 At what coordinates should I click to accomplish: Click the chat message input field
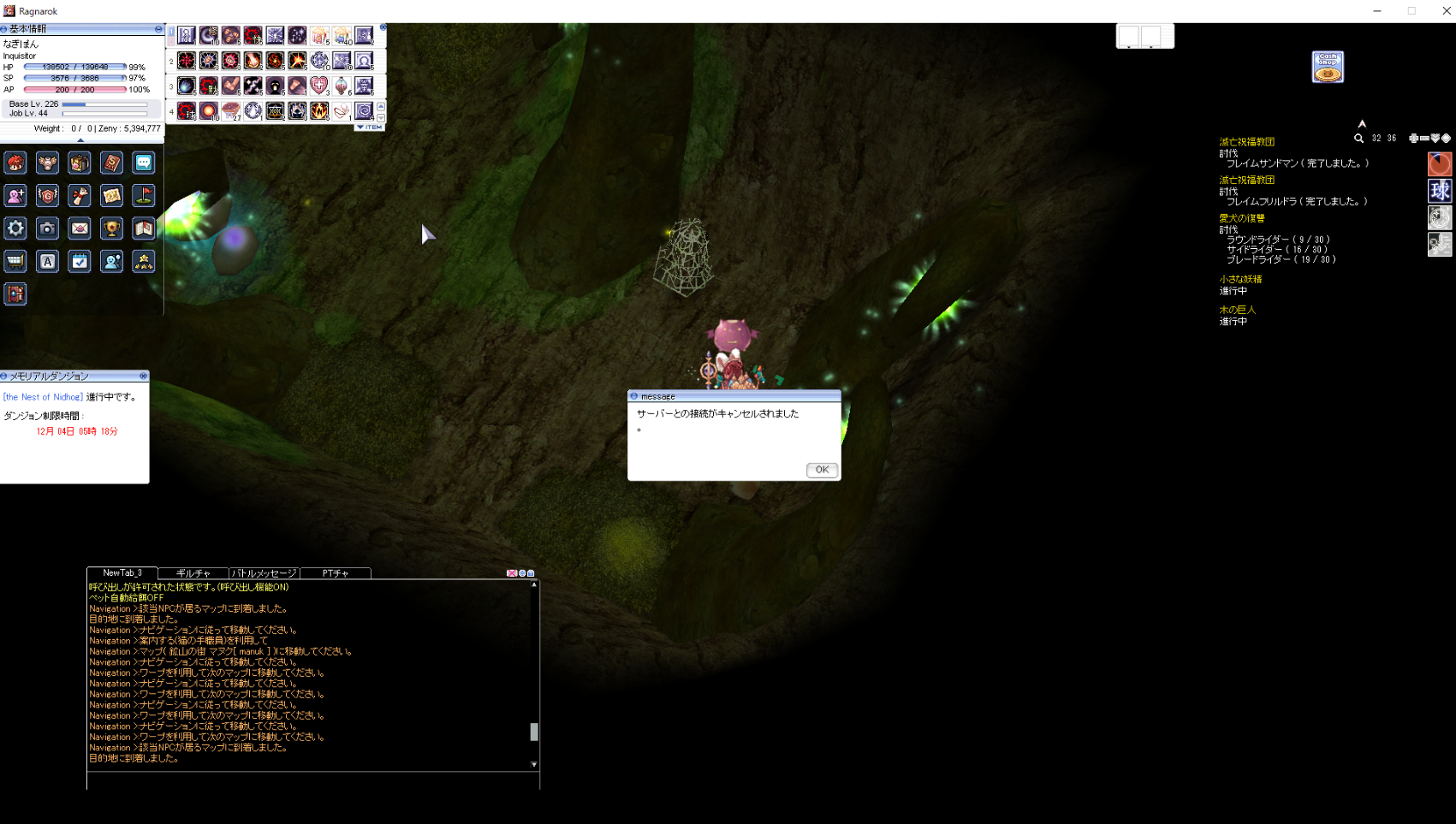coord(312,780)
